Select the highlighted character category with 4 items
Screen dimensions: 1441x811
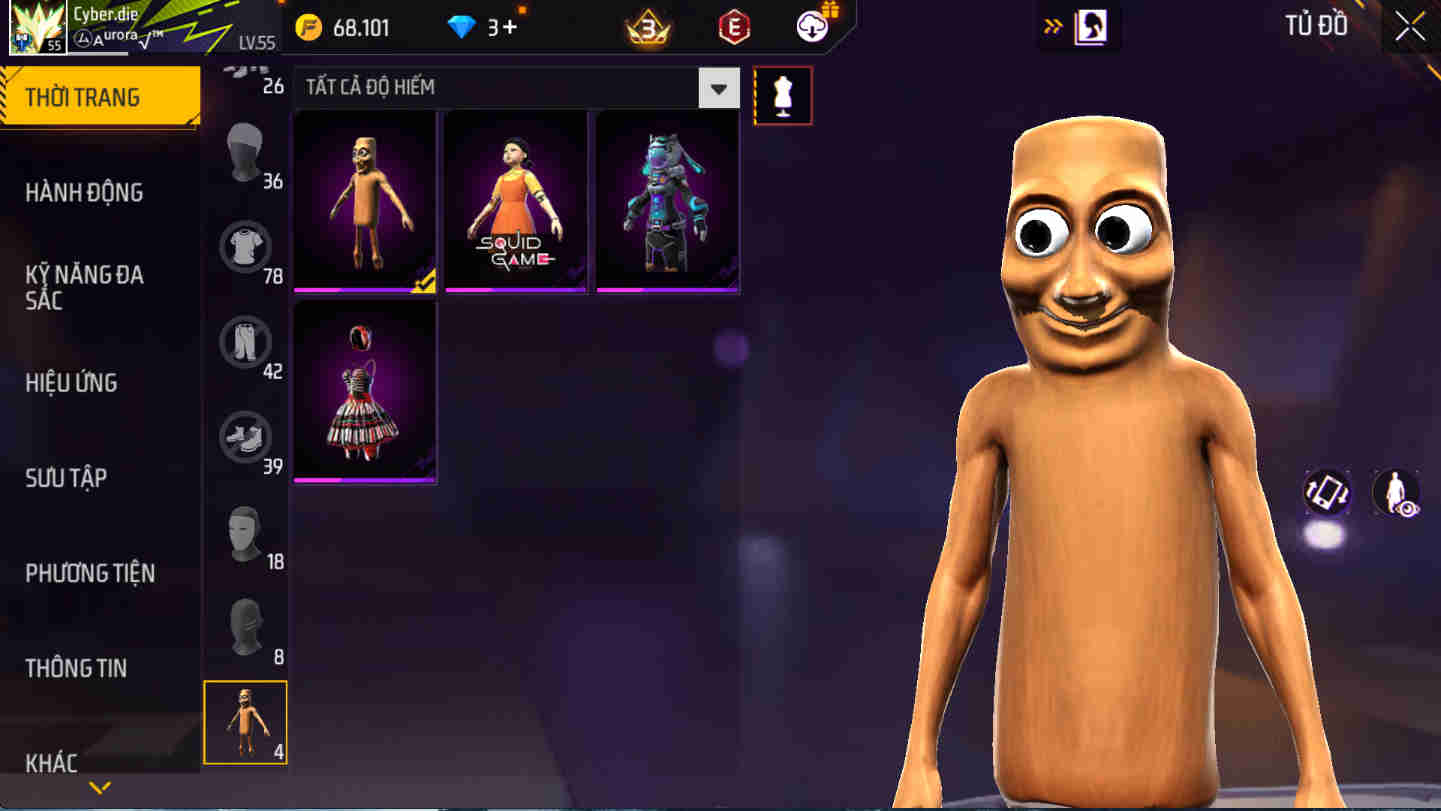(246, 722)
